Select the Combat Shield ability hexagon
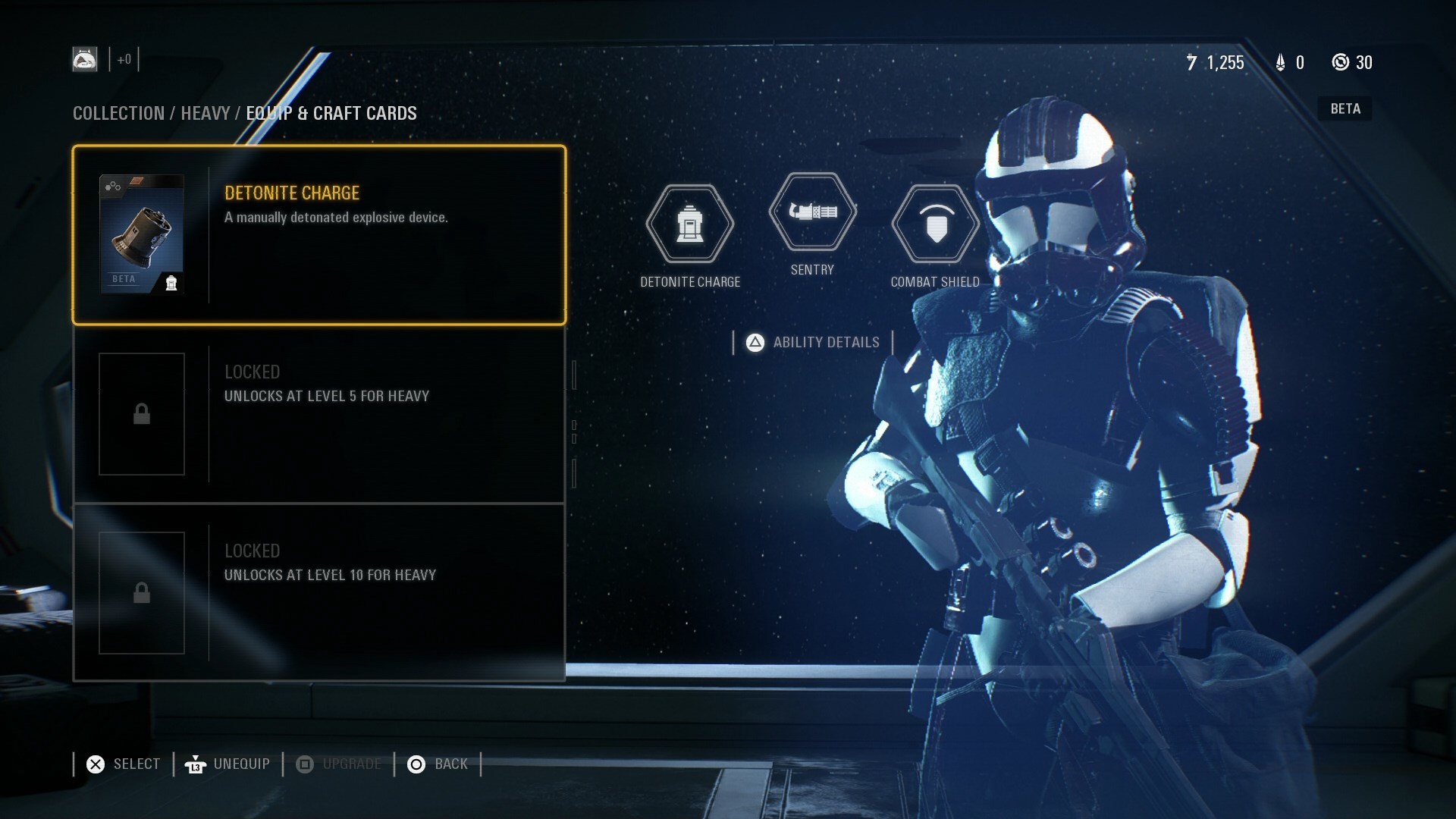The image size is (1456, 819). tap(936, 224)
